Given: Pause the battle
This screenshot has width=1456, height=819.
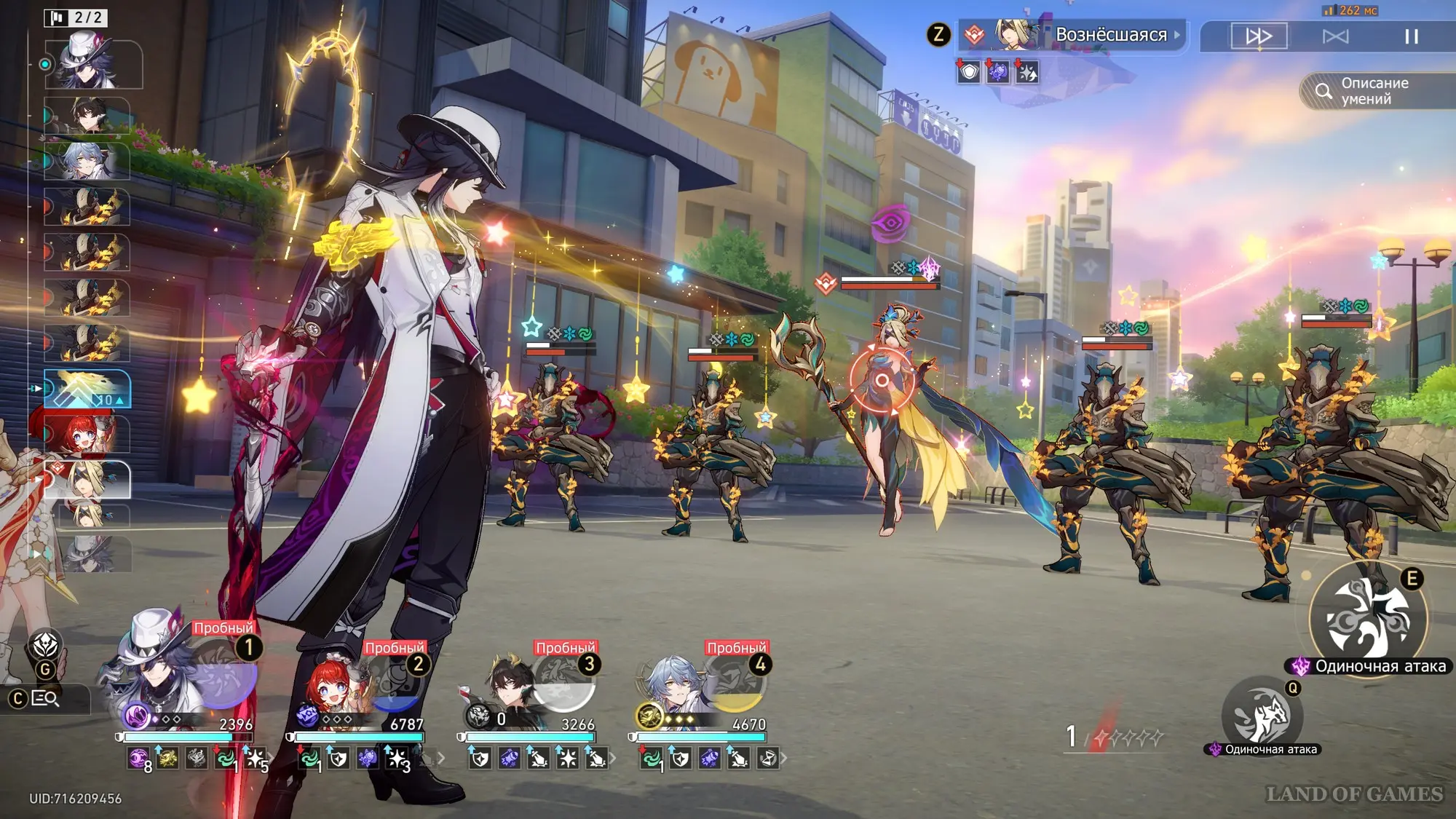Looking at the screenshot, I should coord(1411,36).
